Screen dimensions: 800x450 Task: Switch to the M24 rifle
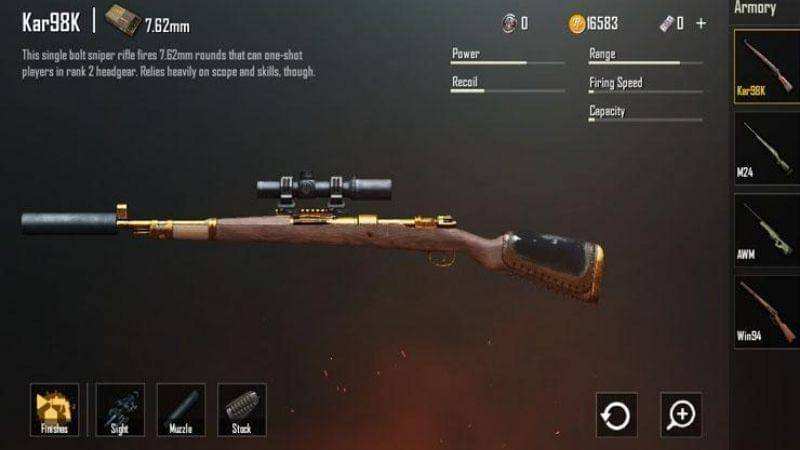tap(767, 147)
